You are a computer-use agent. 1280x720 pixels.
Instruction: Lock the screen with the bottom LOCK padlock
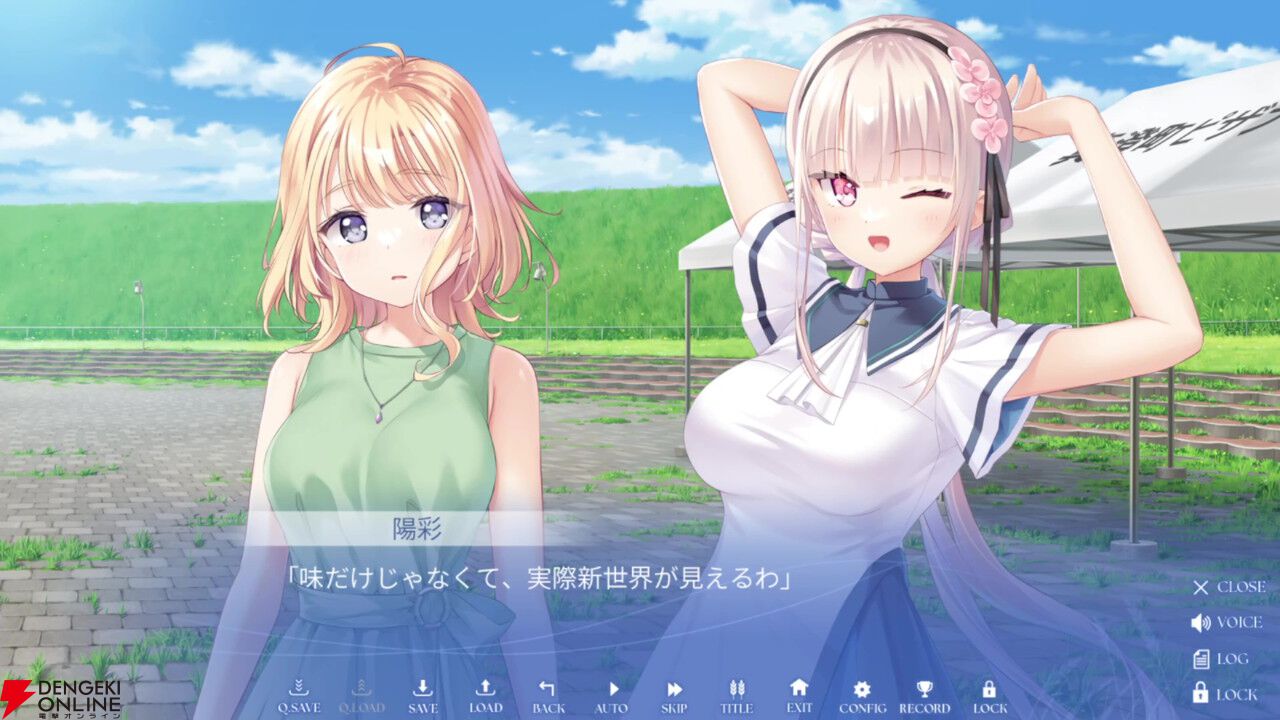click(988, 688)
